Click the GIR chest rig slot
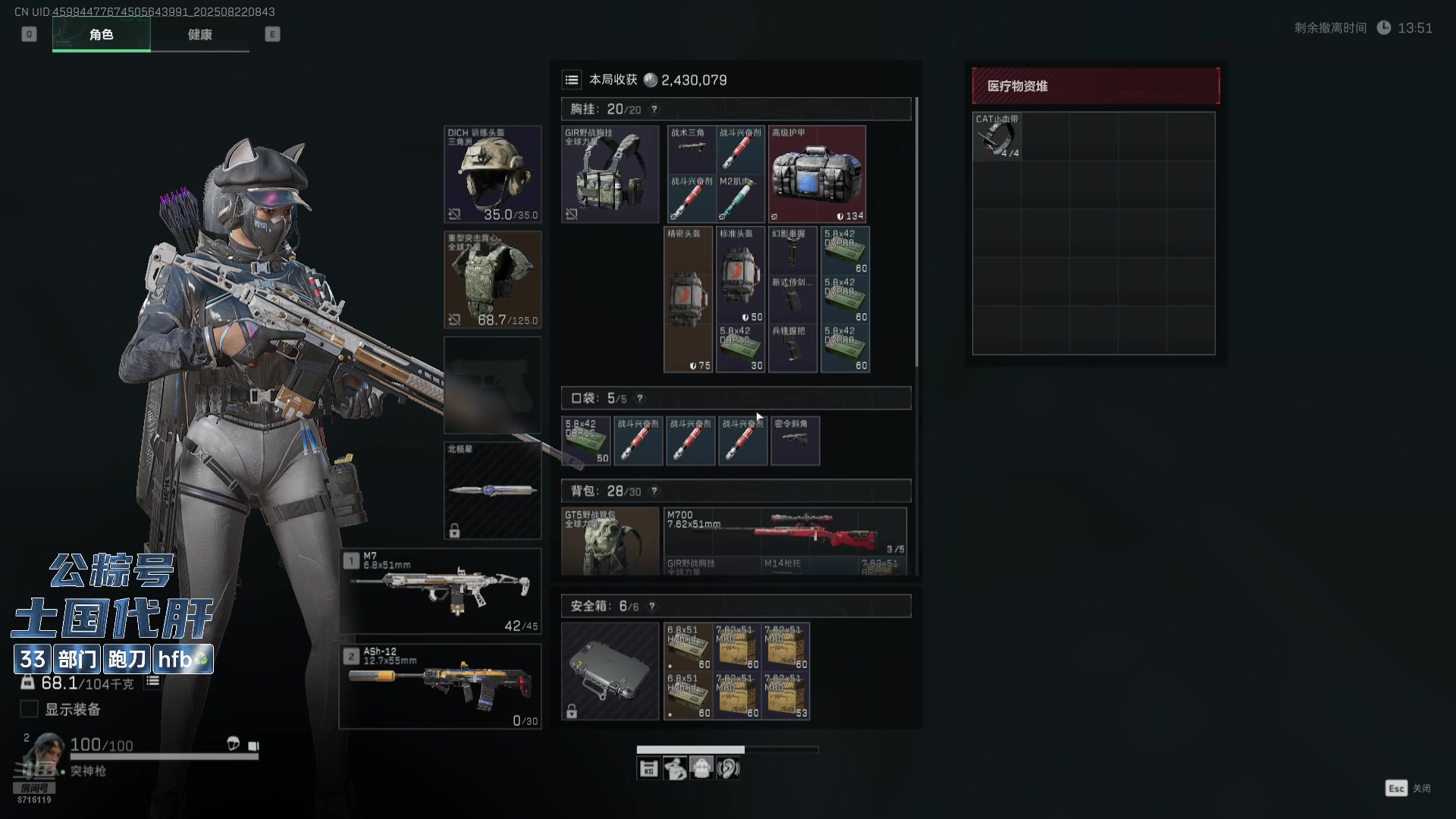Screen dimensions: 1456x819 click(610, 174)
